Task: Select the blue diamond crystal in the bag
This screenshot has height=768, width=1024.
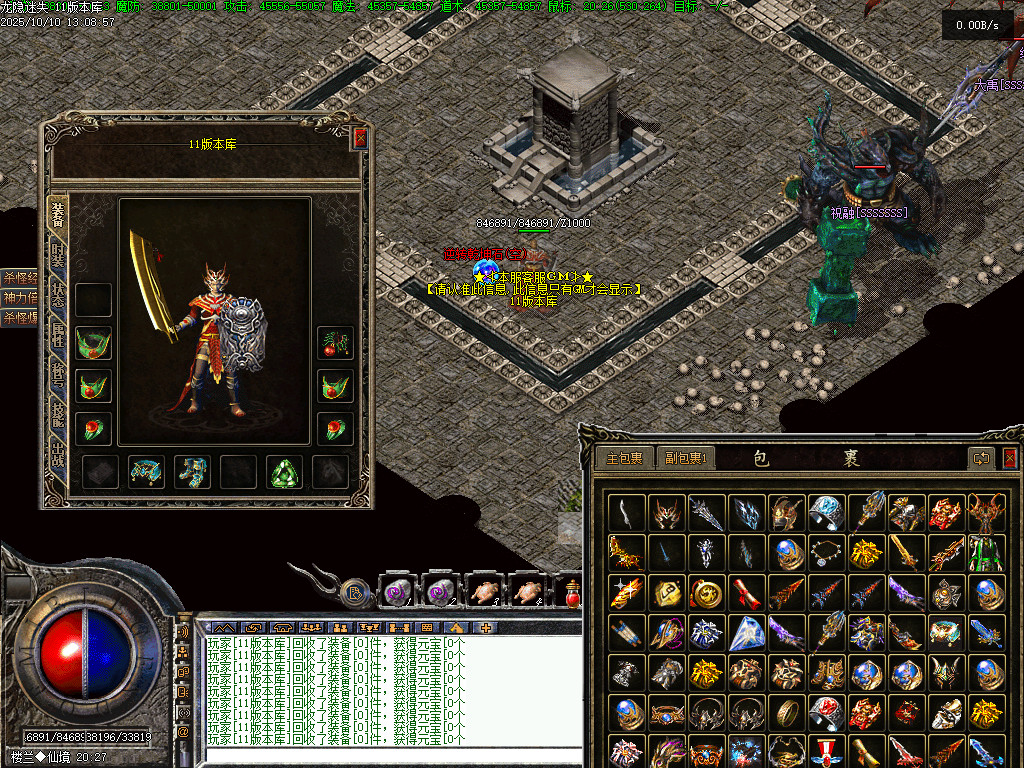Action: point(746,633)
